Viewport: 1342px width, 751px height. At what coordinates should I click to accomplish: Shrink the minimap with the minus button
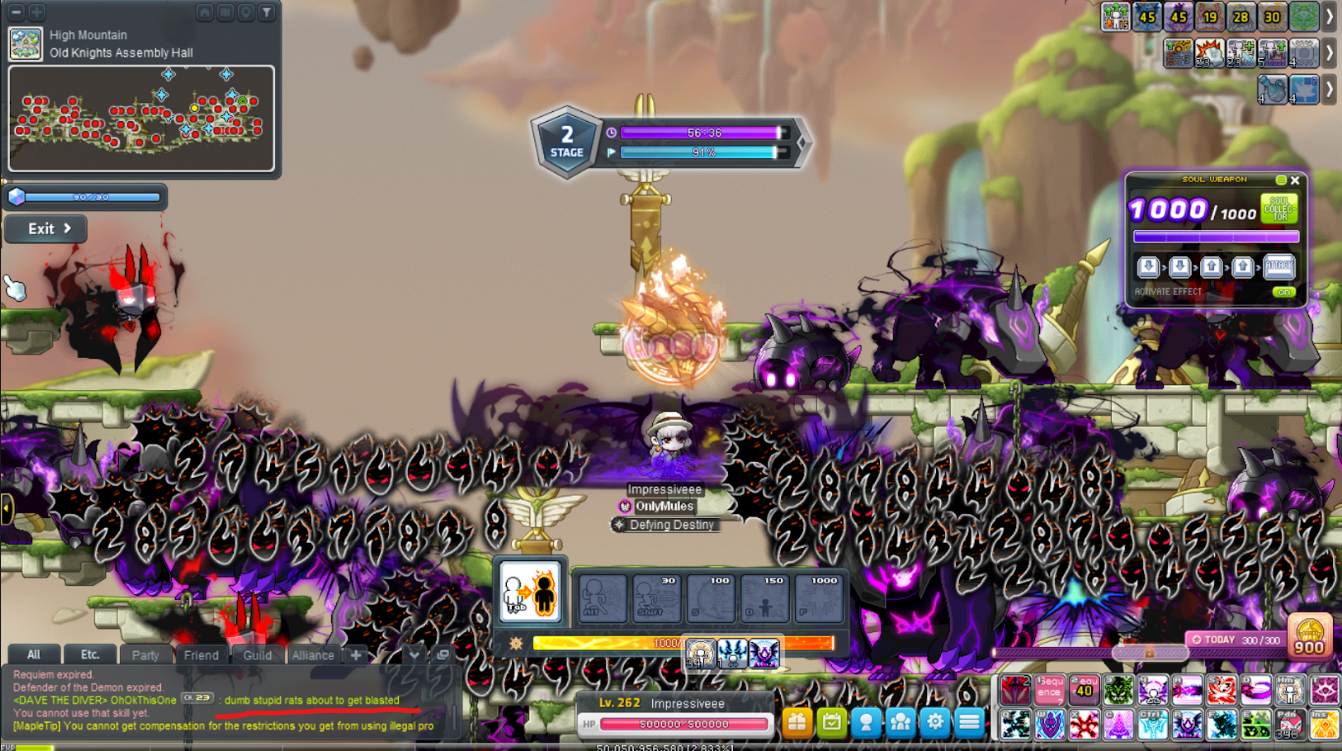click(16, 12)
